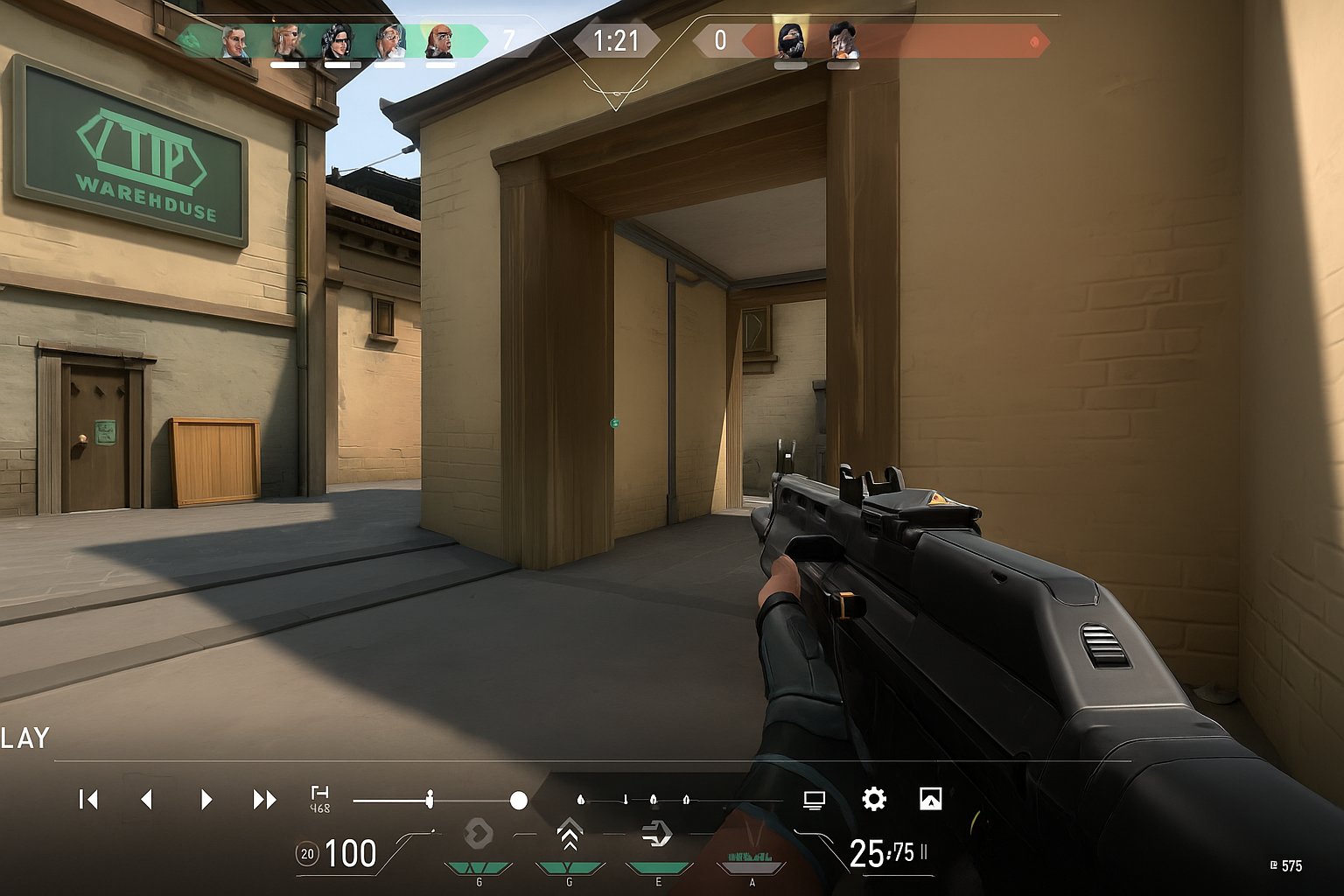Click the picture icon beside the gear

point(931,799)
